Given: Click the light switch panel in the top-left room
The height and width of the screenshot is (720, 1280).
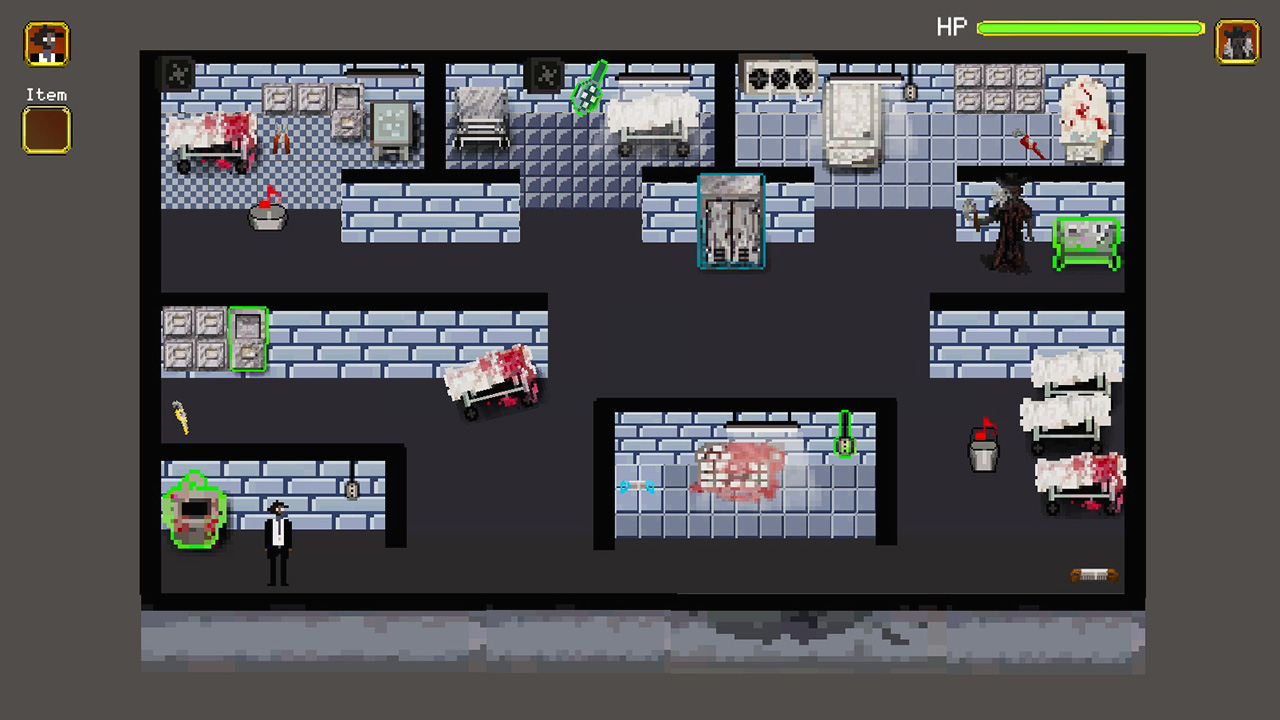Looking at the screenshot, I should point(176,73).
